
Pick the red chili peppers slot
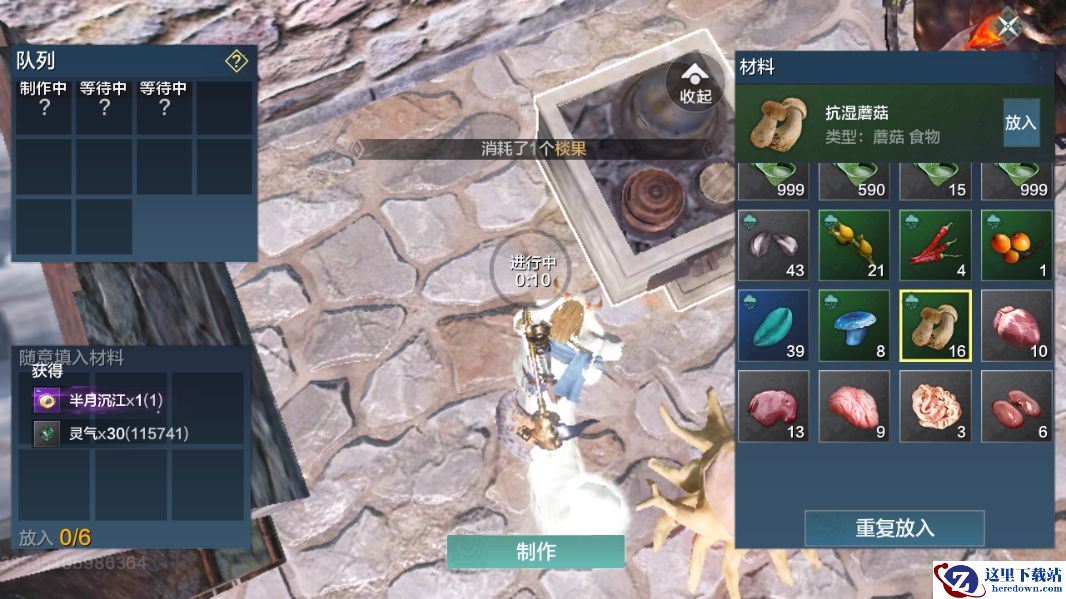coord(935,245)
